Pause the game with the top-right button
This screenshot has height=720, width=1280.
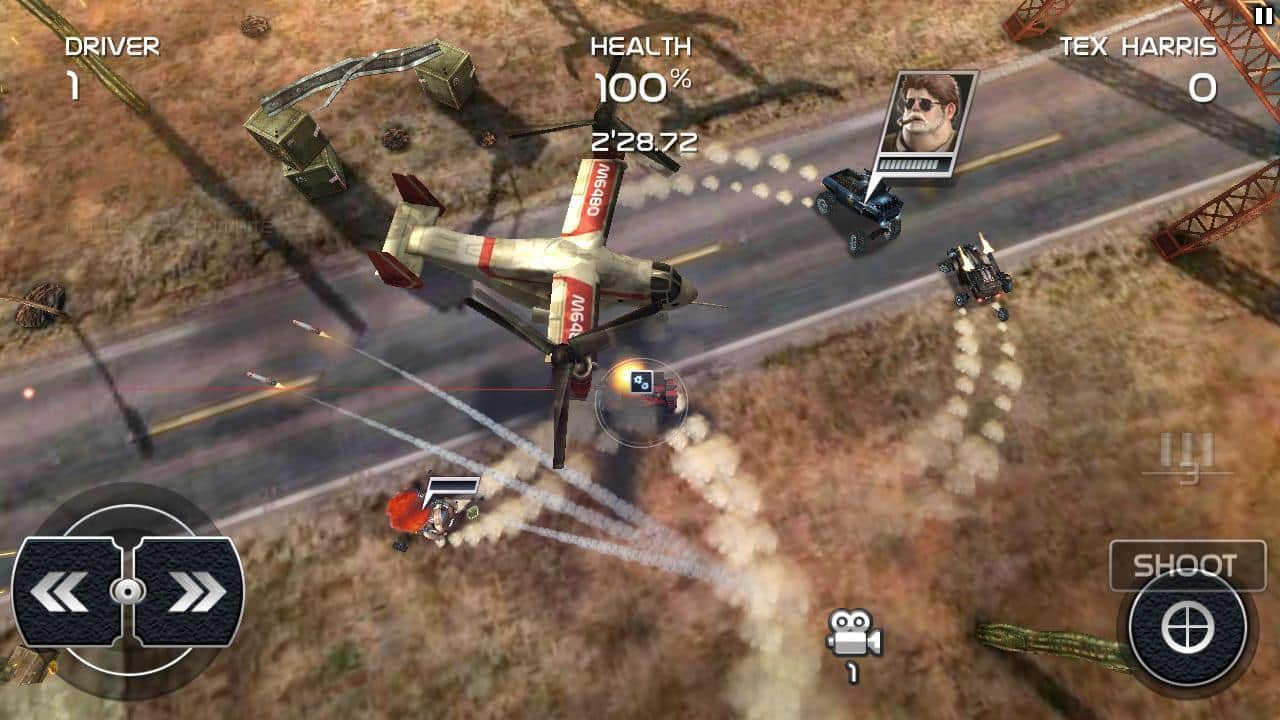[x=1263, y=13]
